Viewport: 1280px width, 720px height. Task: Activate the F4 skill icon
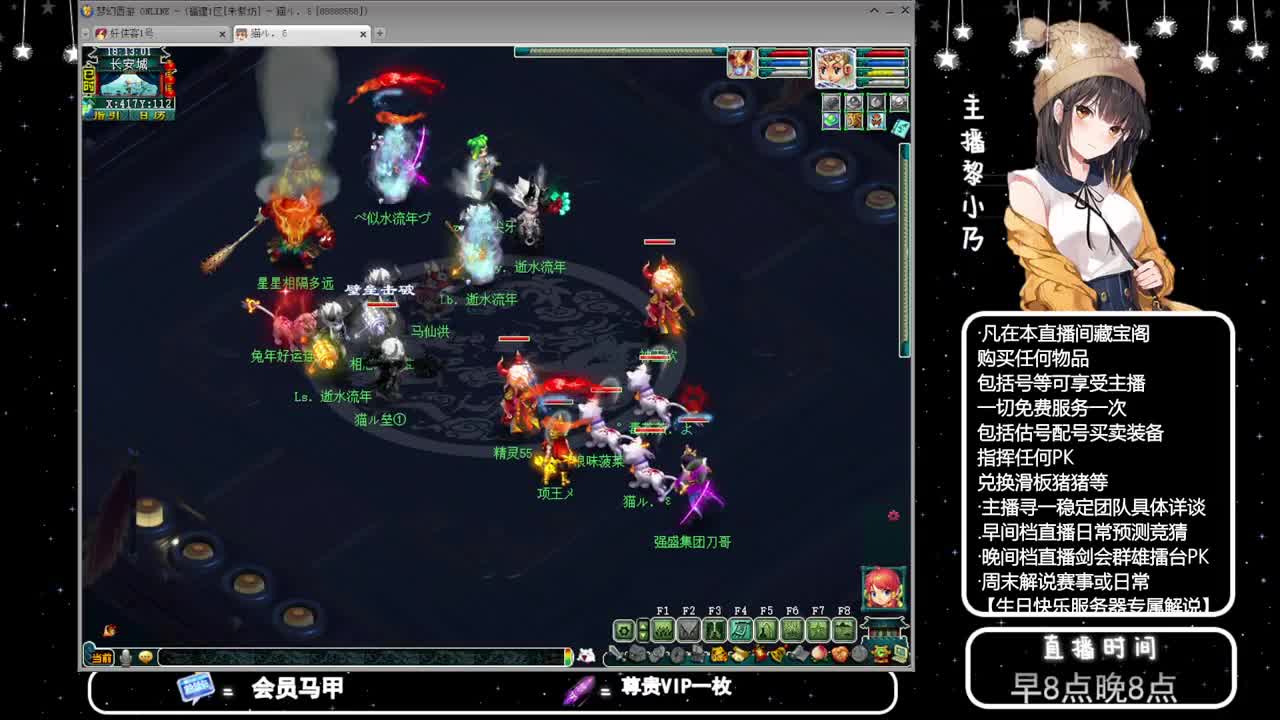coord(742,630)
